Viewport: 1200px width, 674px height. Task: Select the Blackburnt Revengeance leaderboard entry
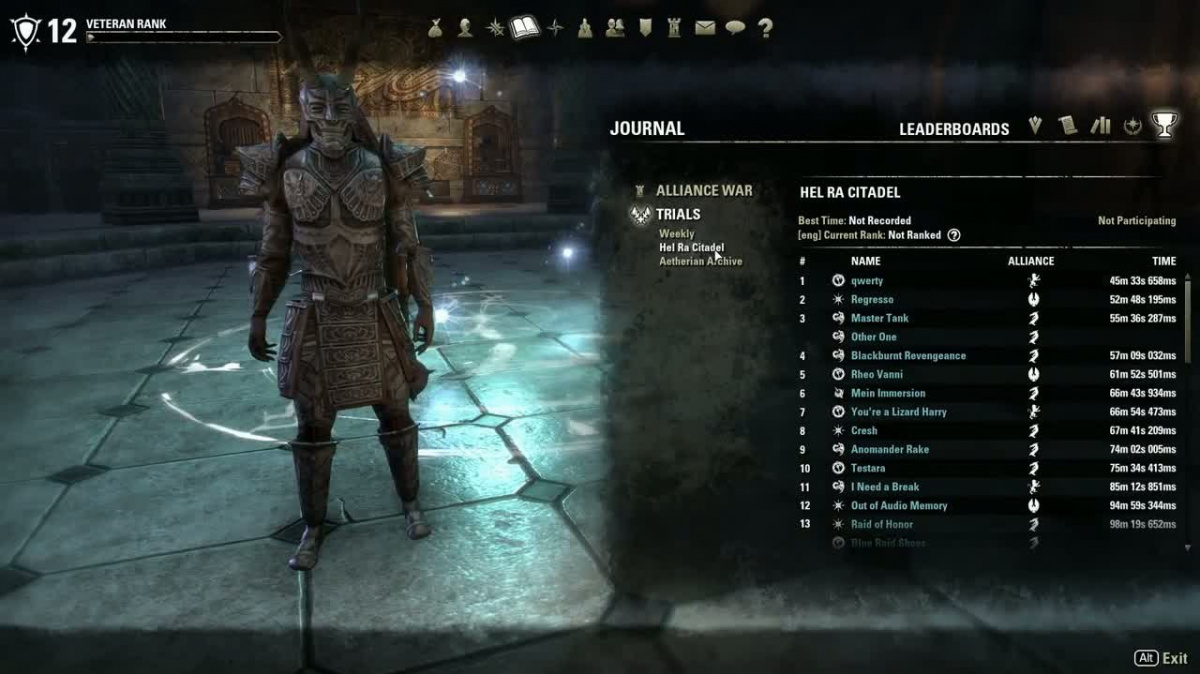[908, 356]
